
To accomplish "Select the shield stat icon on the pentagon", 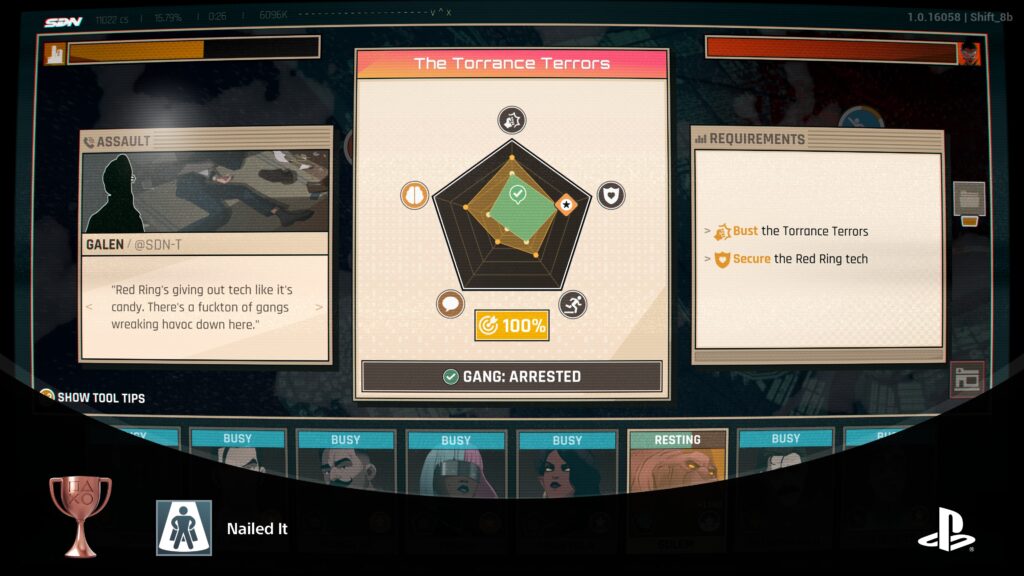I will coord(611,195).
